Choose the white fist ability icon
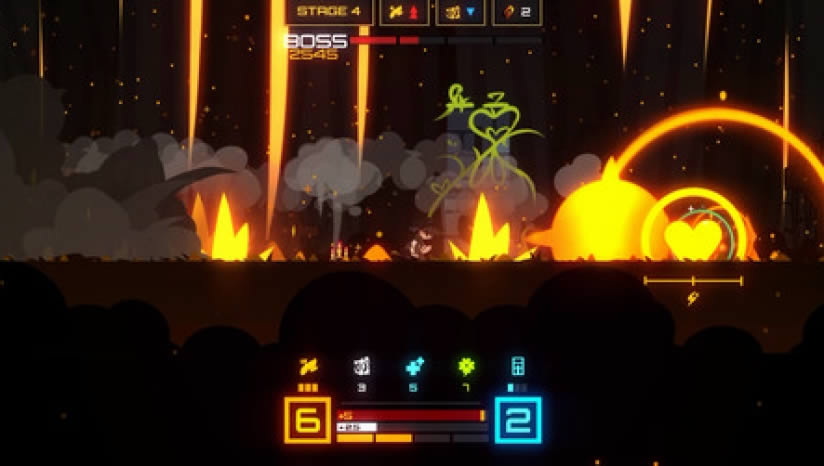The image size is (824, 466). 361,366
